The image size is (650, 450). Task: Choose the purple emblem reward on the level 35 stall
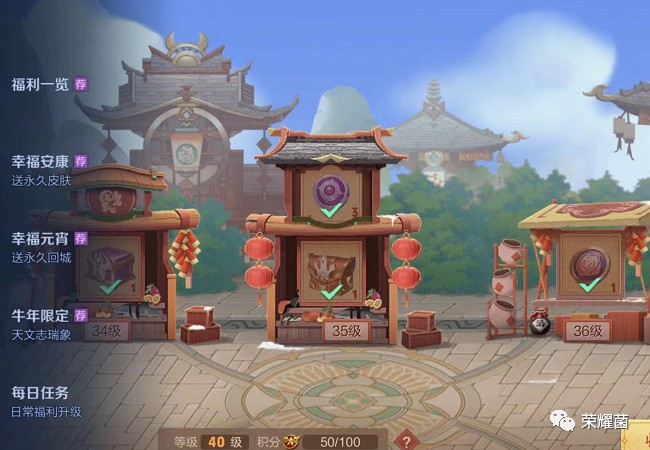pos(331,193)
